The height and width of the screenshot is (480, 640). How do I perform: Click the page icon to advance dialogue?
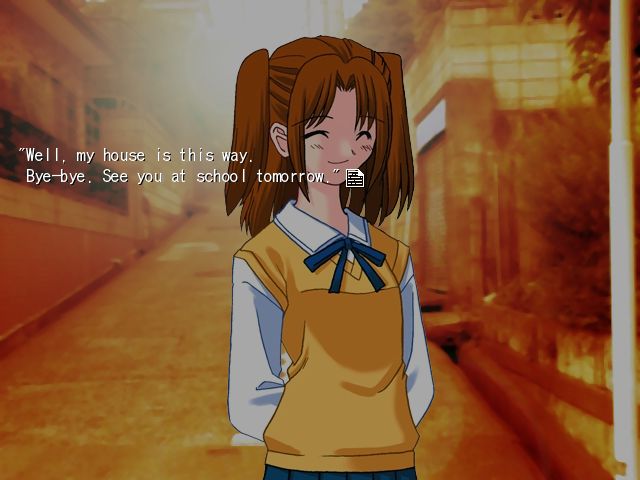coord(354,177)
